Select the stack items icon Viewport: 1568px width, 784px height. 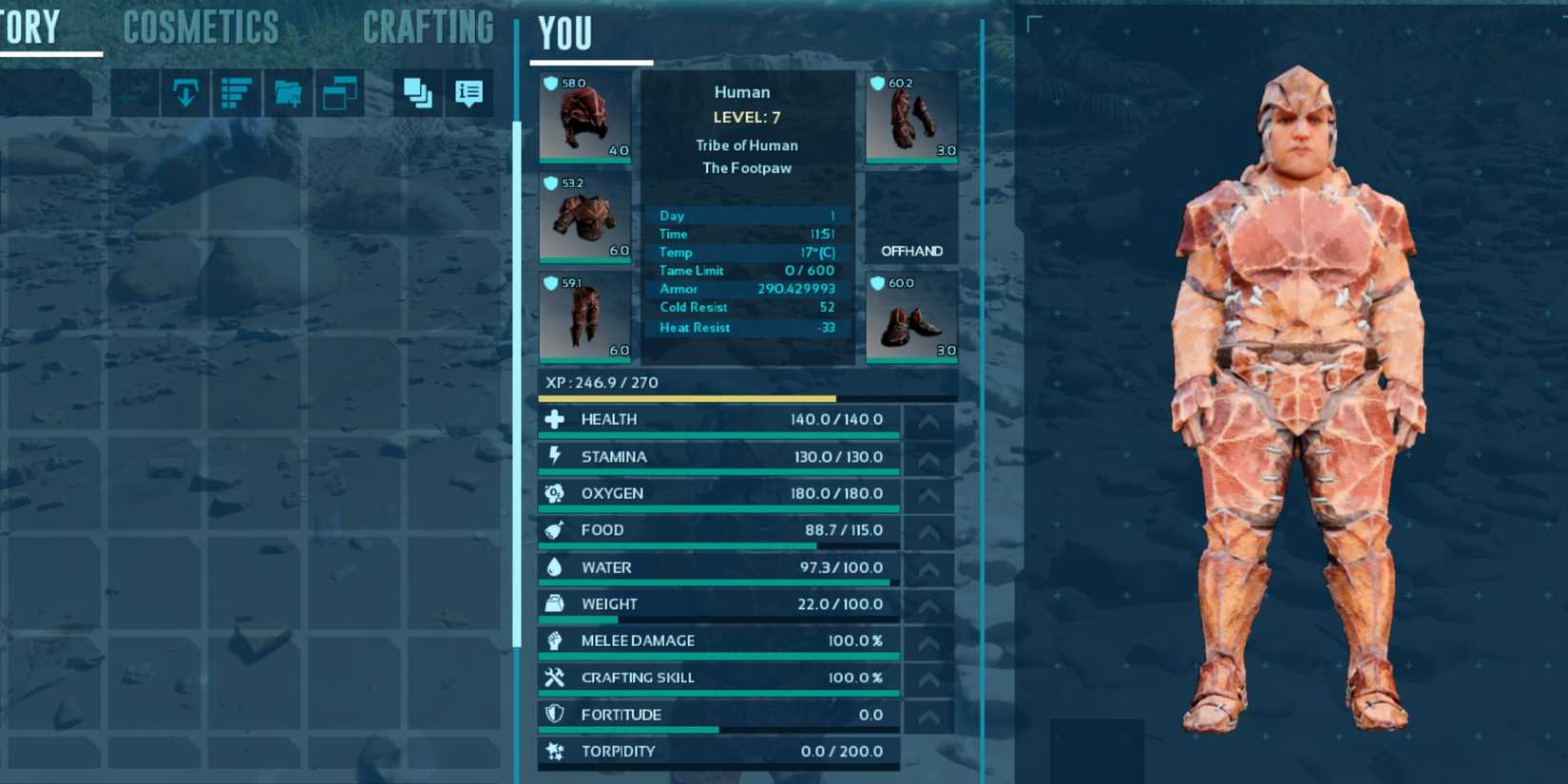[415, 93]
